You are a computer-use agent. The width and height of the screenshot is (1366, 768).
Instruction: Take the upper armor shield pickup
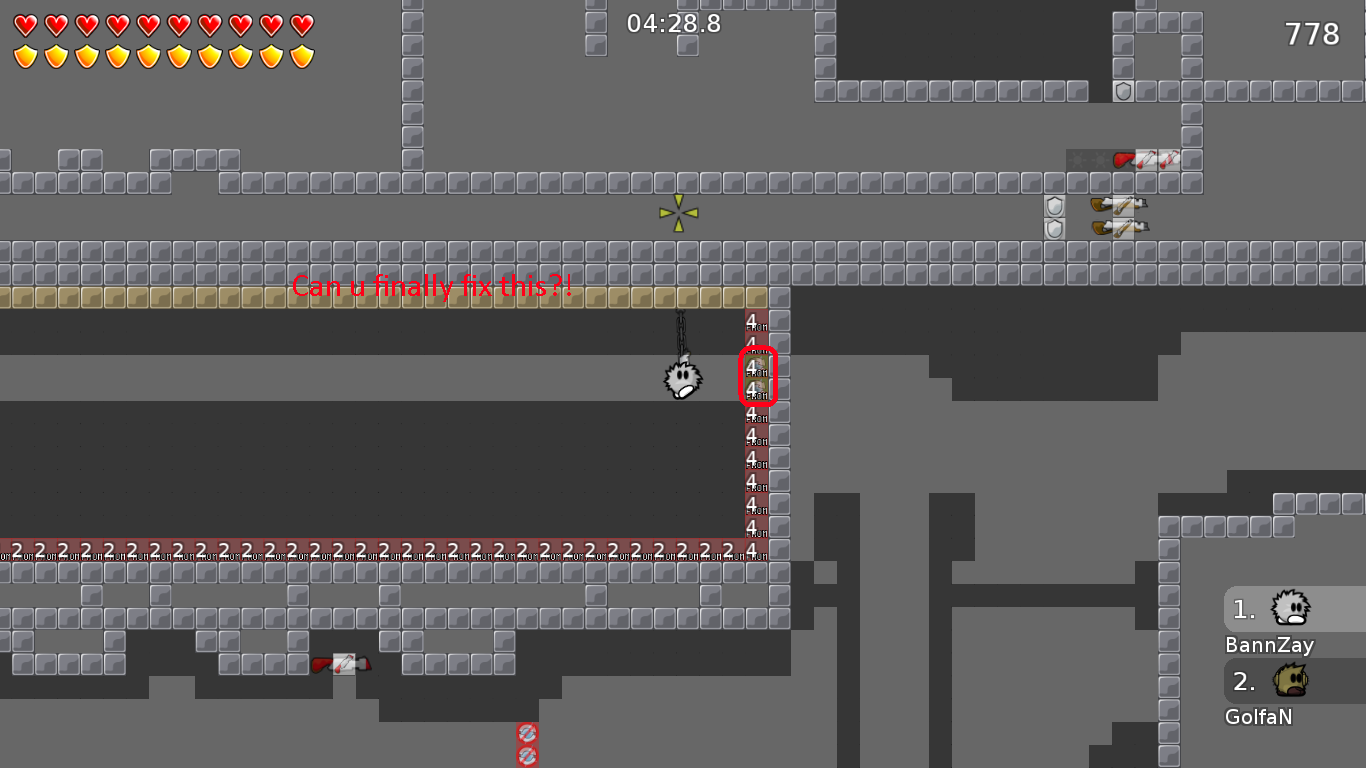[1053, 206]
